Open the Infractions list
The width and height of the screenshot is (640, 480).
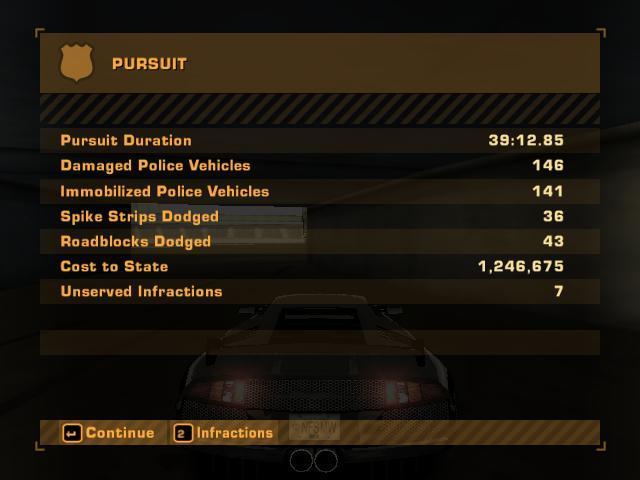(x=223, y=433)
